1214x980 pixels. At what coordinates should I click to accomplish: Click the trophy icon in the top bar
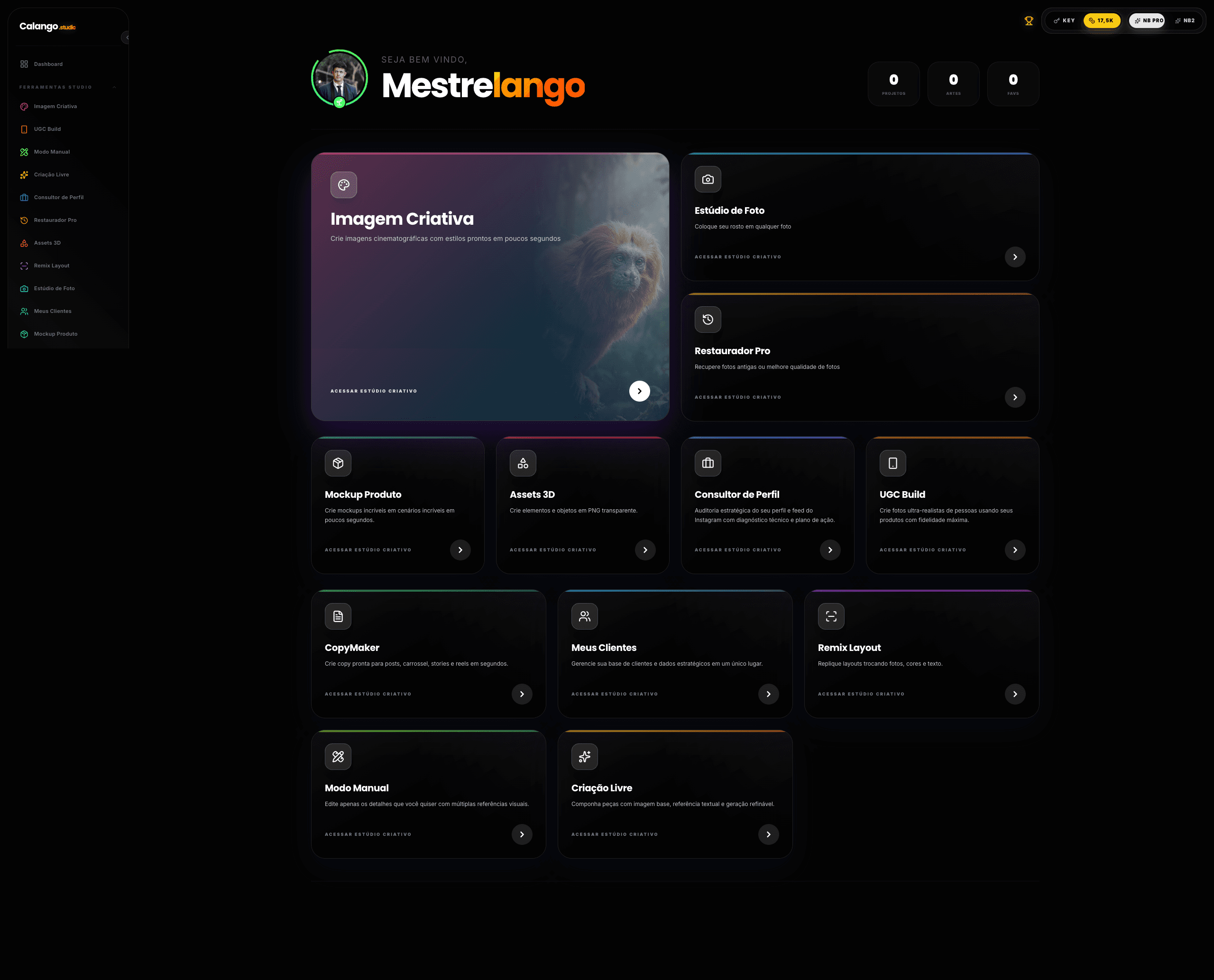point(1028,21)
